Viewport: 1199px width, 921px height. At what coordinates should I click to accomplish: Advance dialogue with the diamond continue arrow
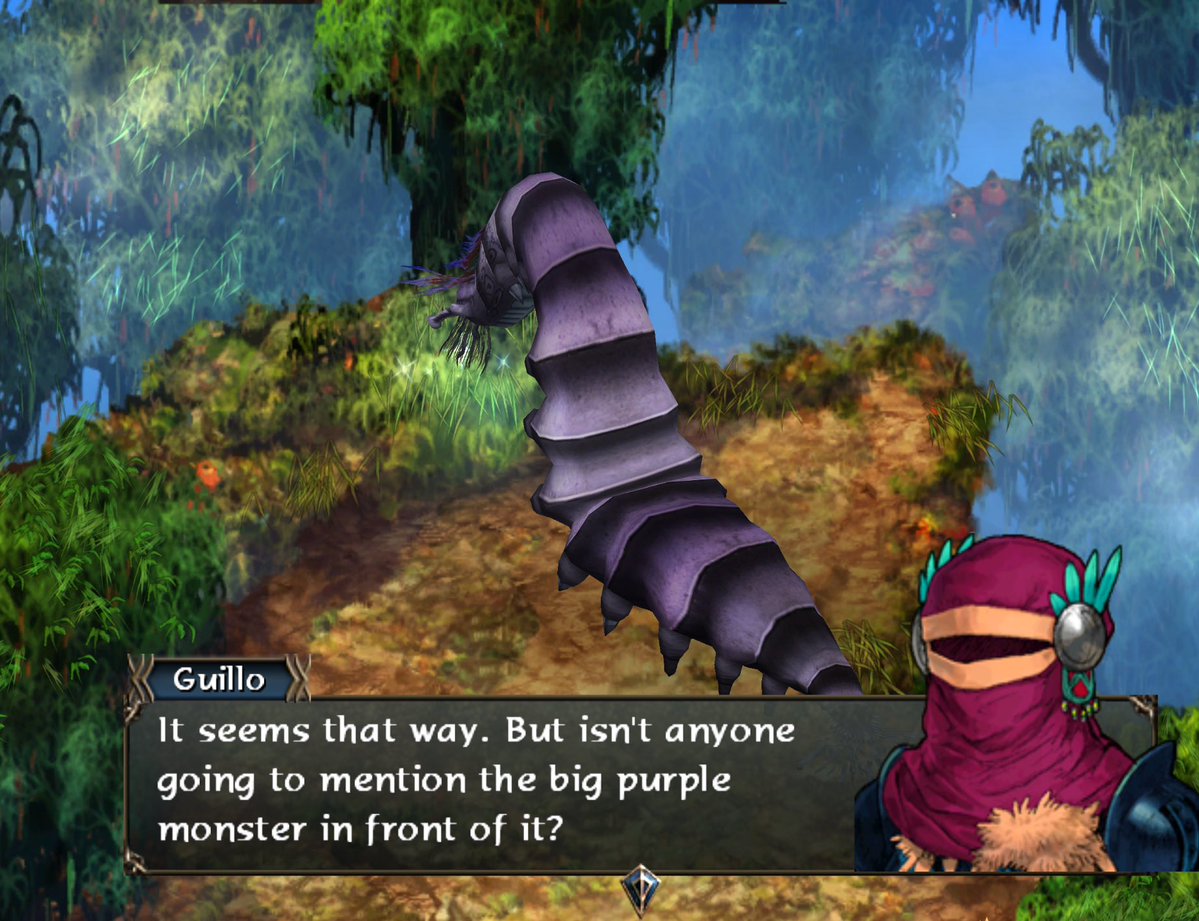tap(637, 886)
